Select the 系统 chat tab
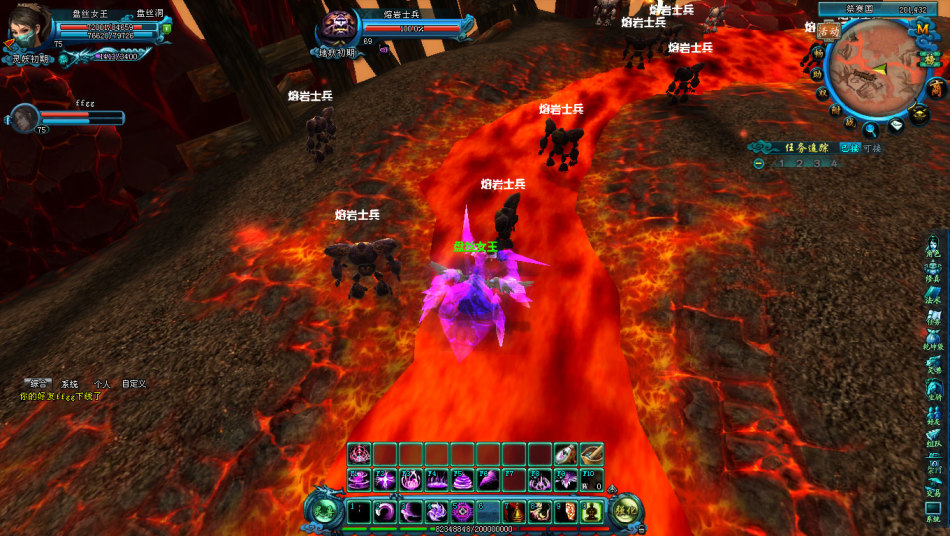The height and width of the screenshot is (536, 950). tap(70, 383)
